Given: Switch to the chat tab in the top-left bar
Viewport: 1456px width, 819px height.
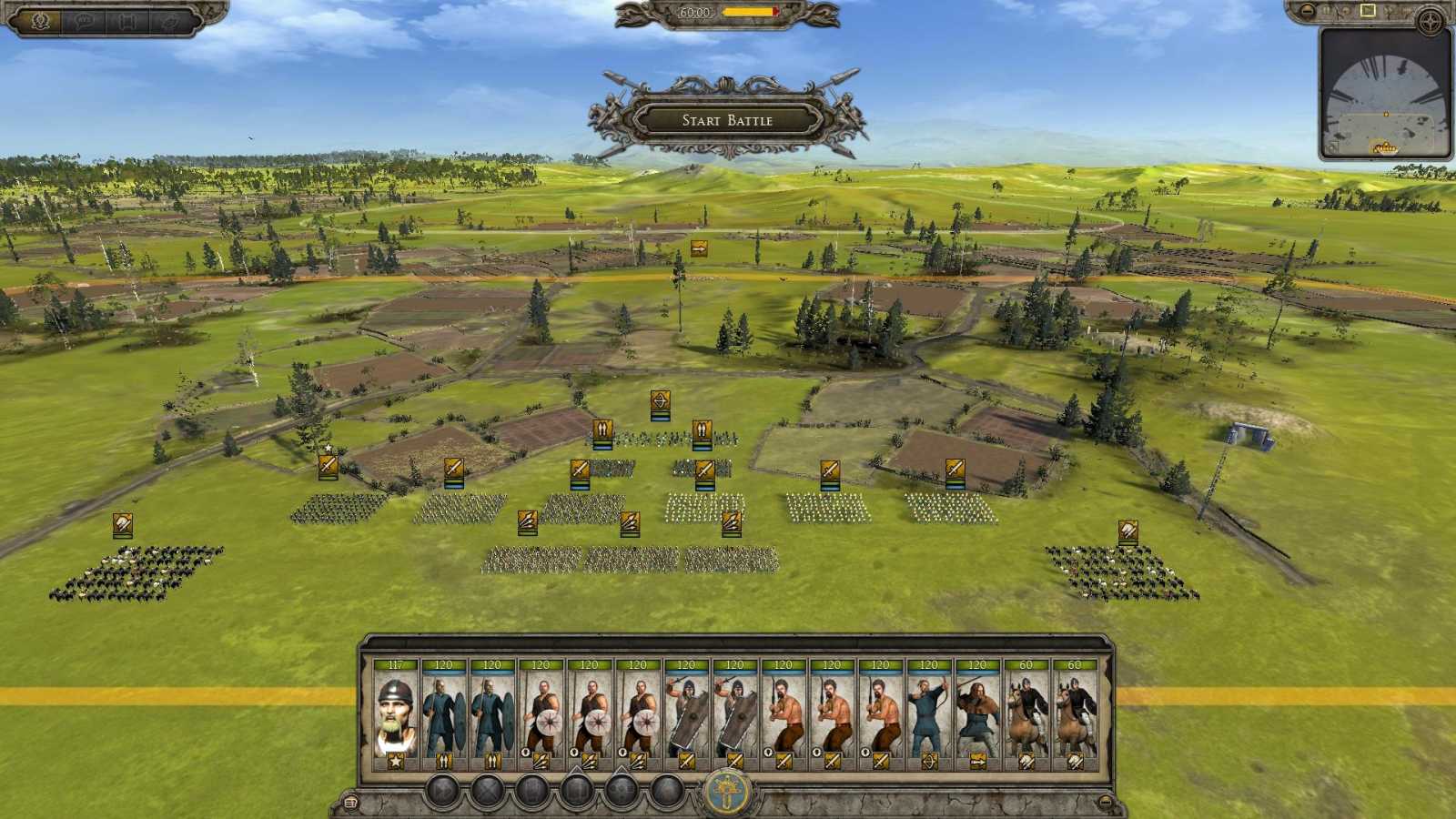Looking at the screenshot, I should pyautogui.click(x=83, y=20).
